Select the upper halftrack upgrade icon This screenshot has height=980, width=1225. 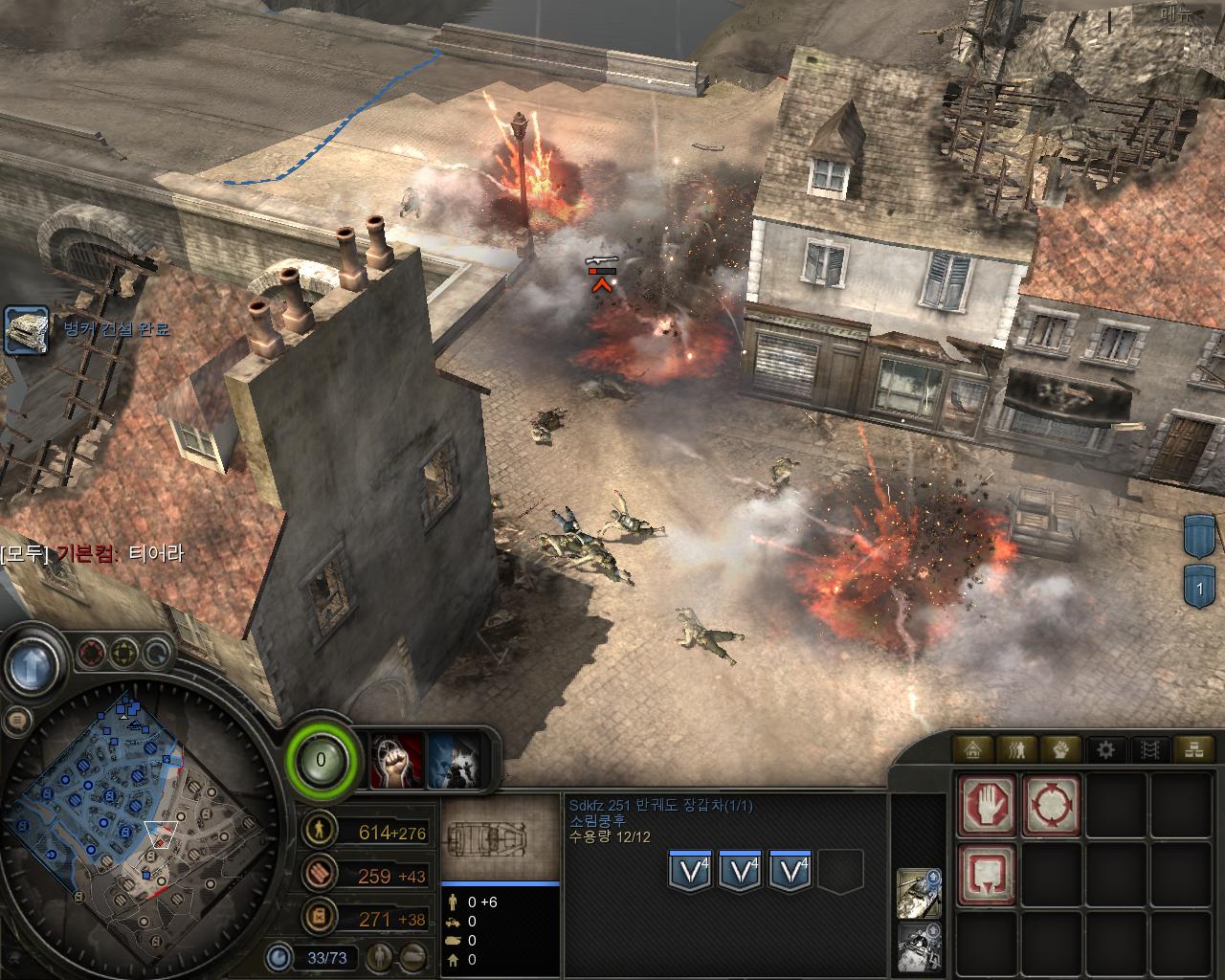pos(918,890)
